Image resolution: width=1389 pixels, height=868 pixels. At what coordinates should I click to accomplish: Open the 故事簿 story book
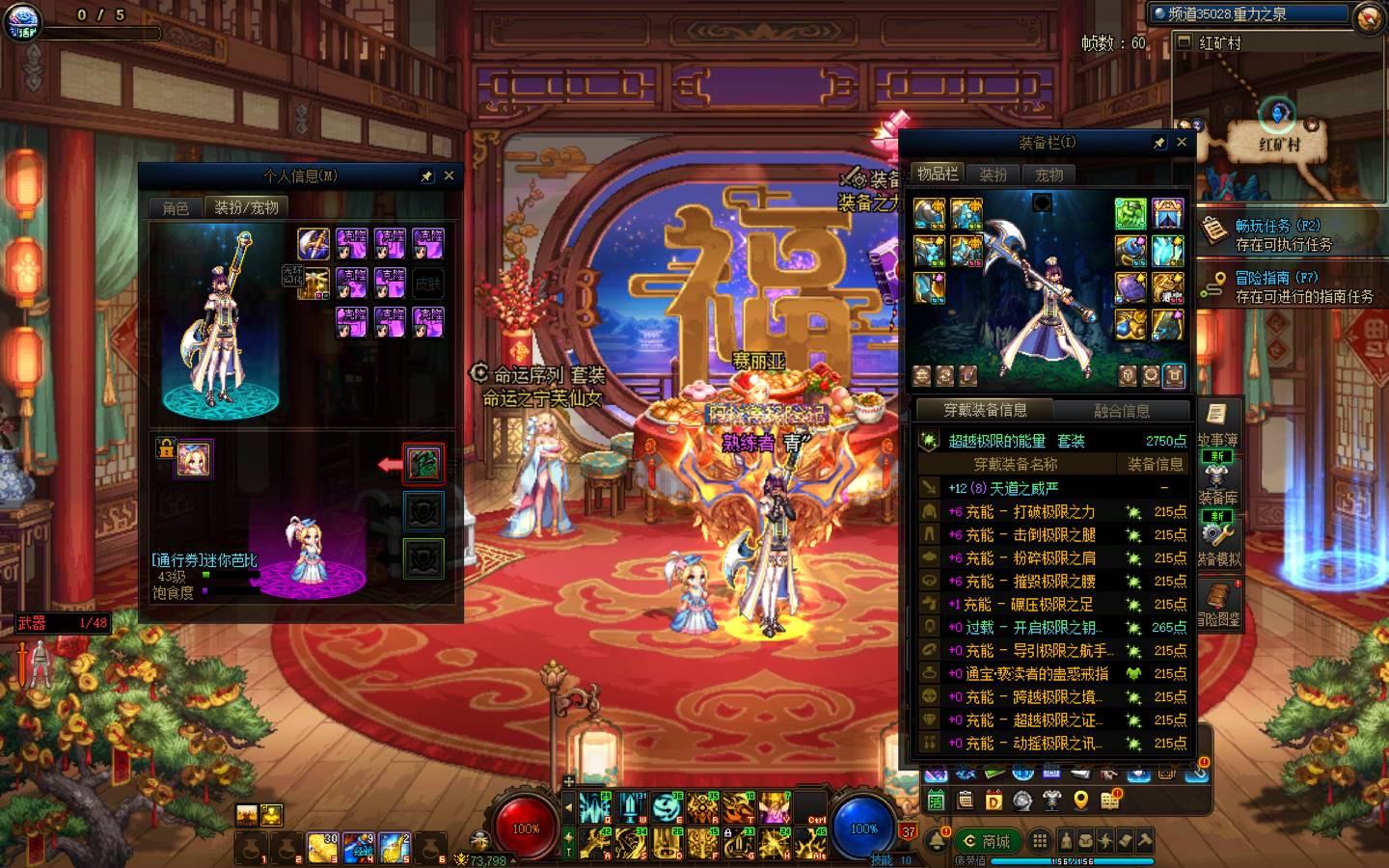(x=1217, y=422)
